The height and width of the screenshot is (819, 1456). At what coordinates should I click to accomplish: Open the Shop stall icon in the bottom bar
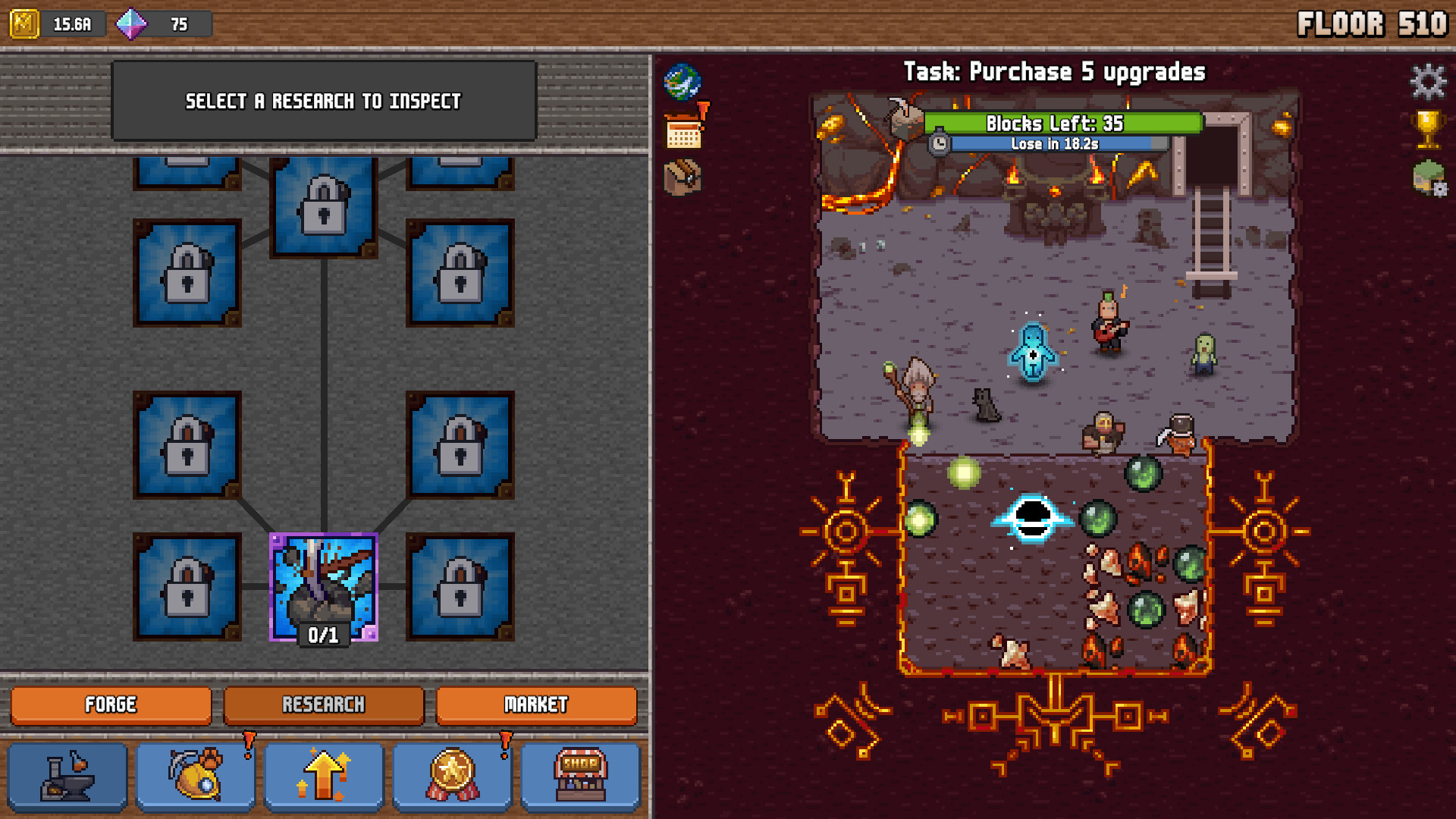[x=580, y=777]
